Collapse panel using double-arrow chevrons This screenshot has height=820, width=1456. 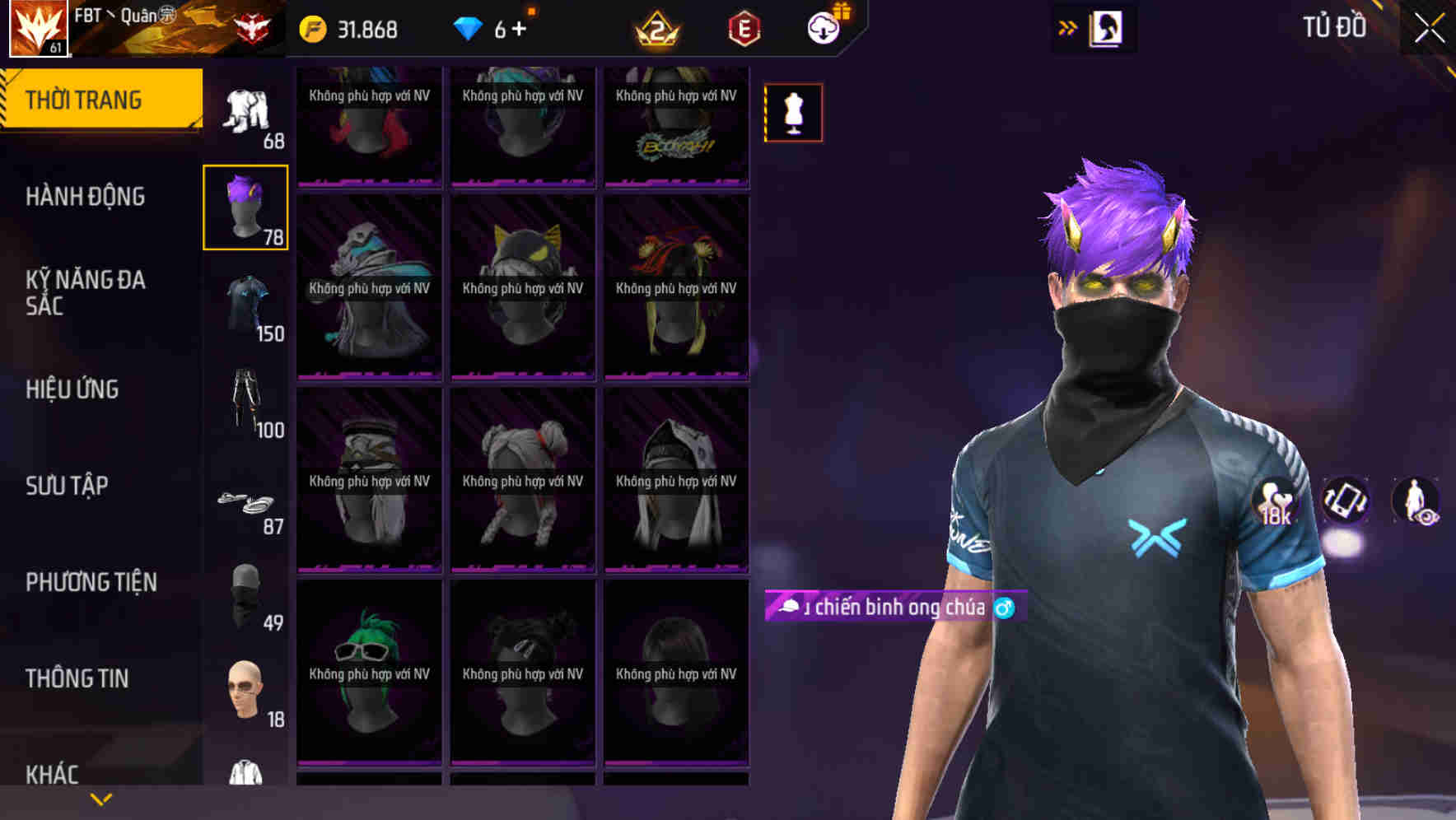coord(1068,26)
